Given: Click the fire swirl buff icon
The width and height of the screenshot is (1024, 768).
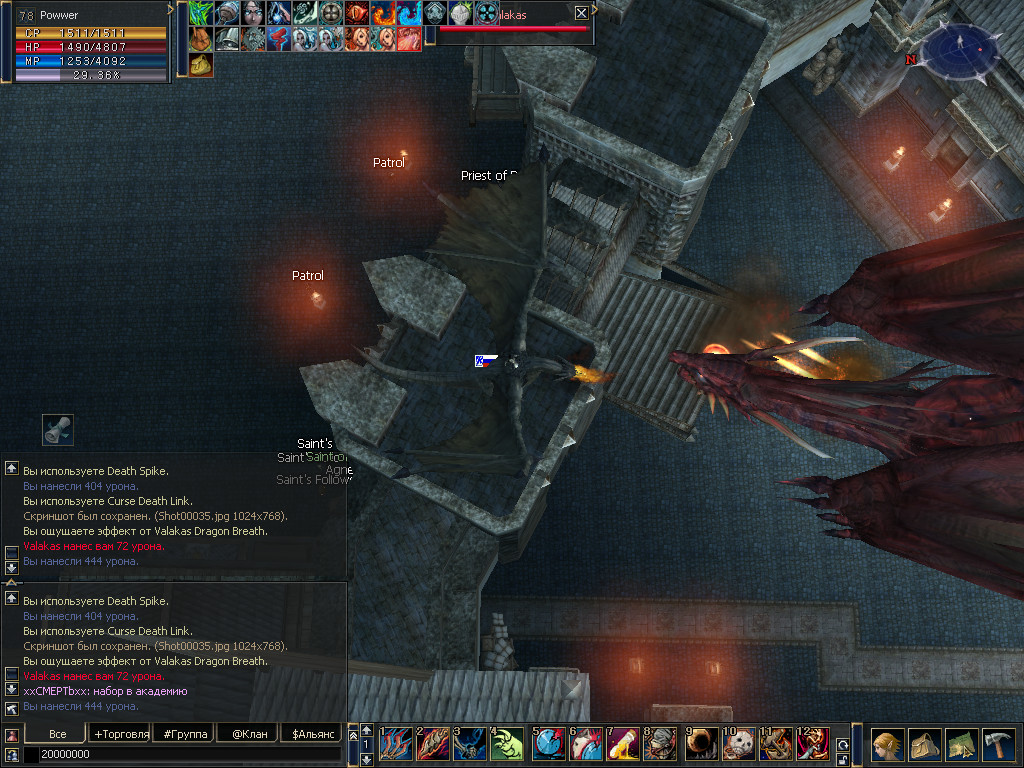Looking at the screenshot, I should [x=383, y=13].
